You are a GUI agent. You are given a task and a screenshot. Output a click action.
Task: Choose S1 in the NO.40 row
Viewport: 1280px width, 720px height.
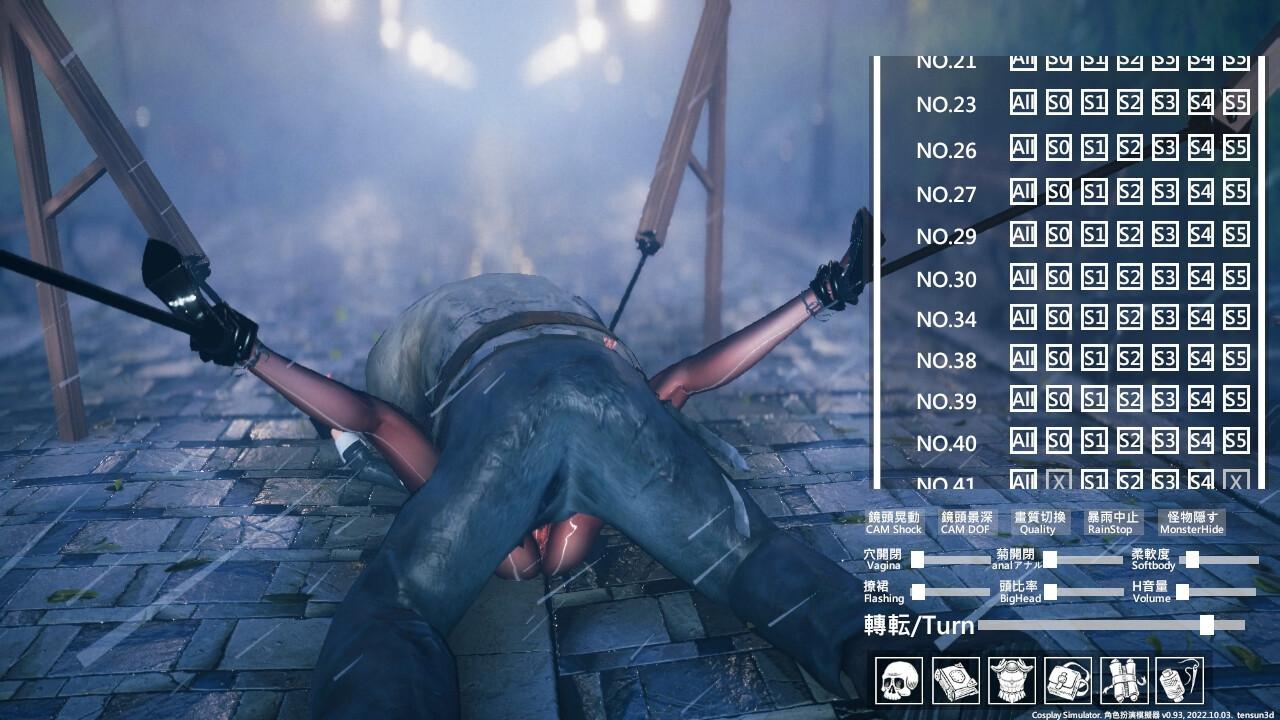pos(1094,440)
